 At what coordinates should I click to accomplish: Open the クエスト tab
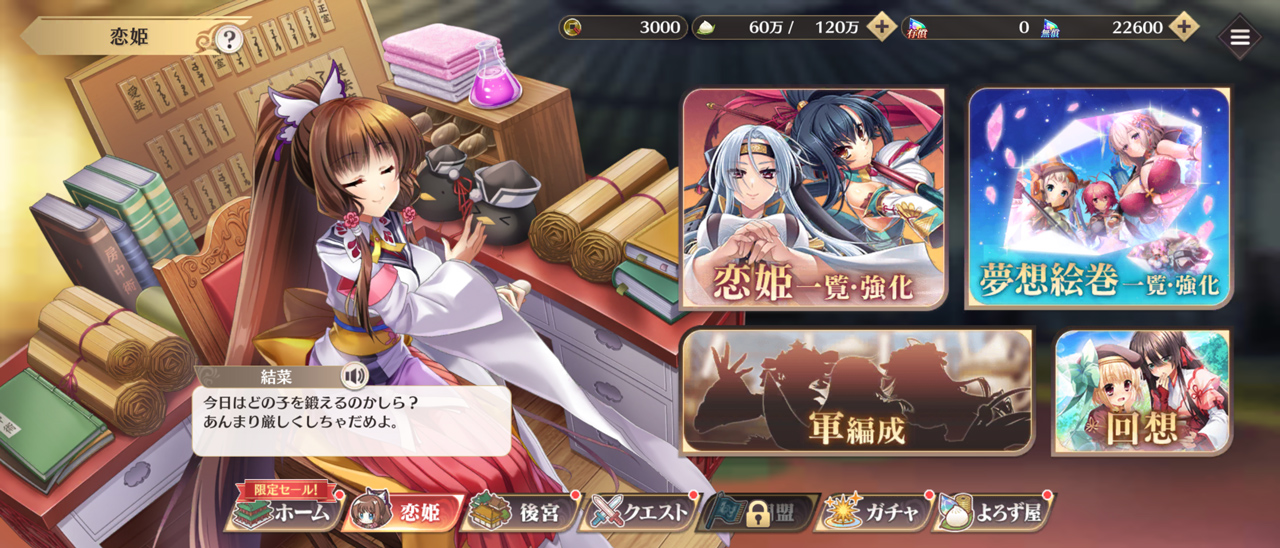(641, 513)
